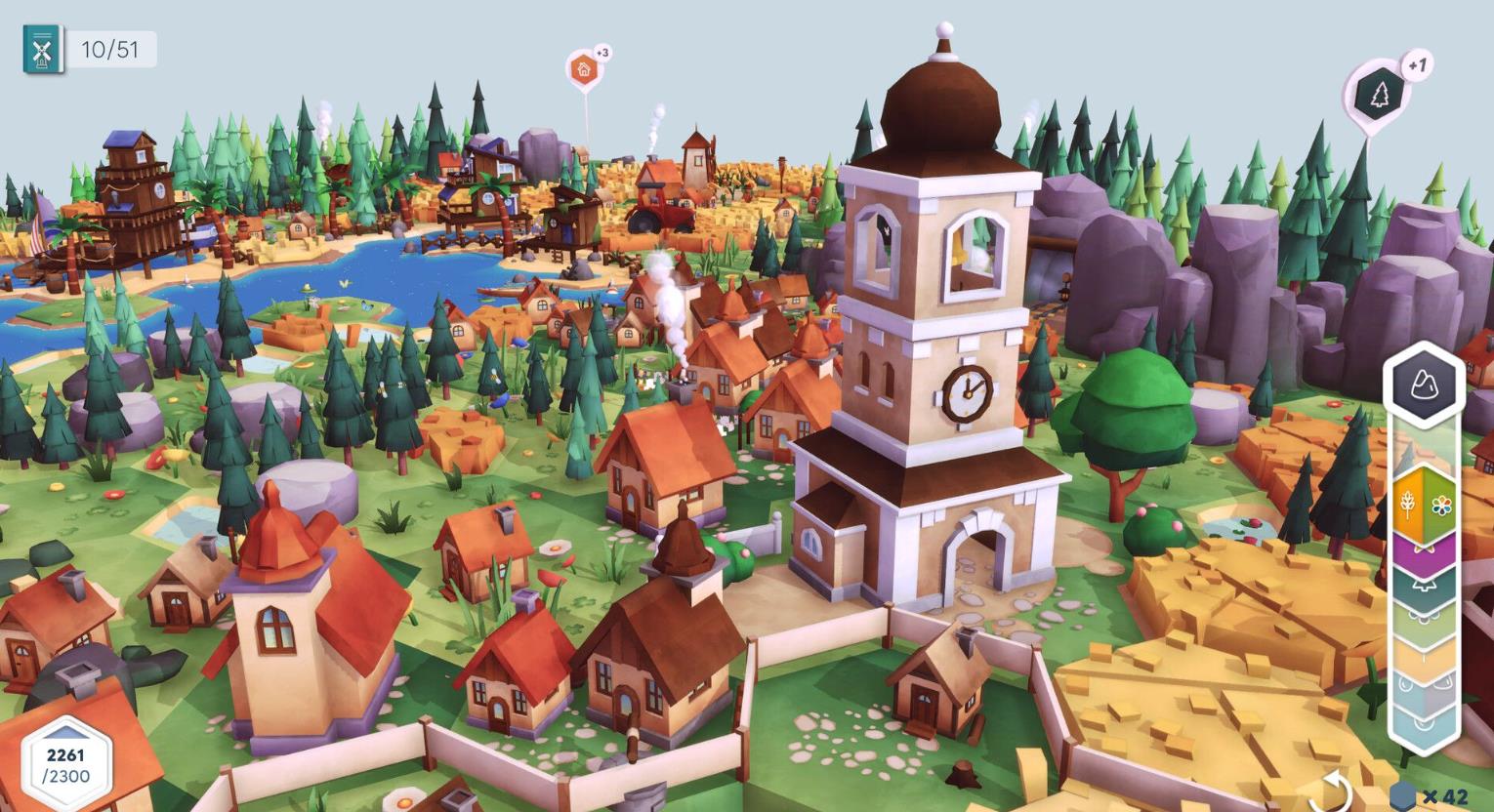Screen dimensions: 1494x812
Task: Select the teal tree tile in the queue
Action: point(1424,587)
